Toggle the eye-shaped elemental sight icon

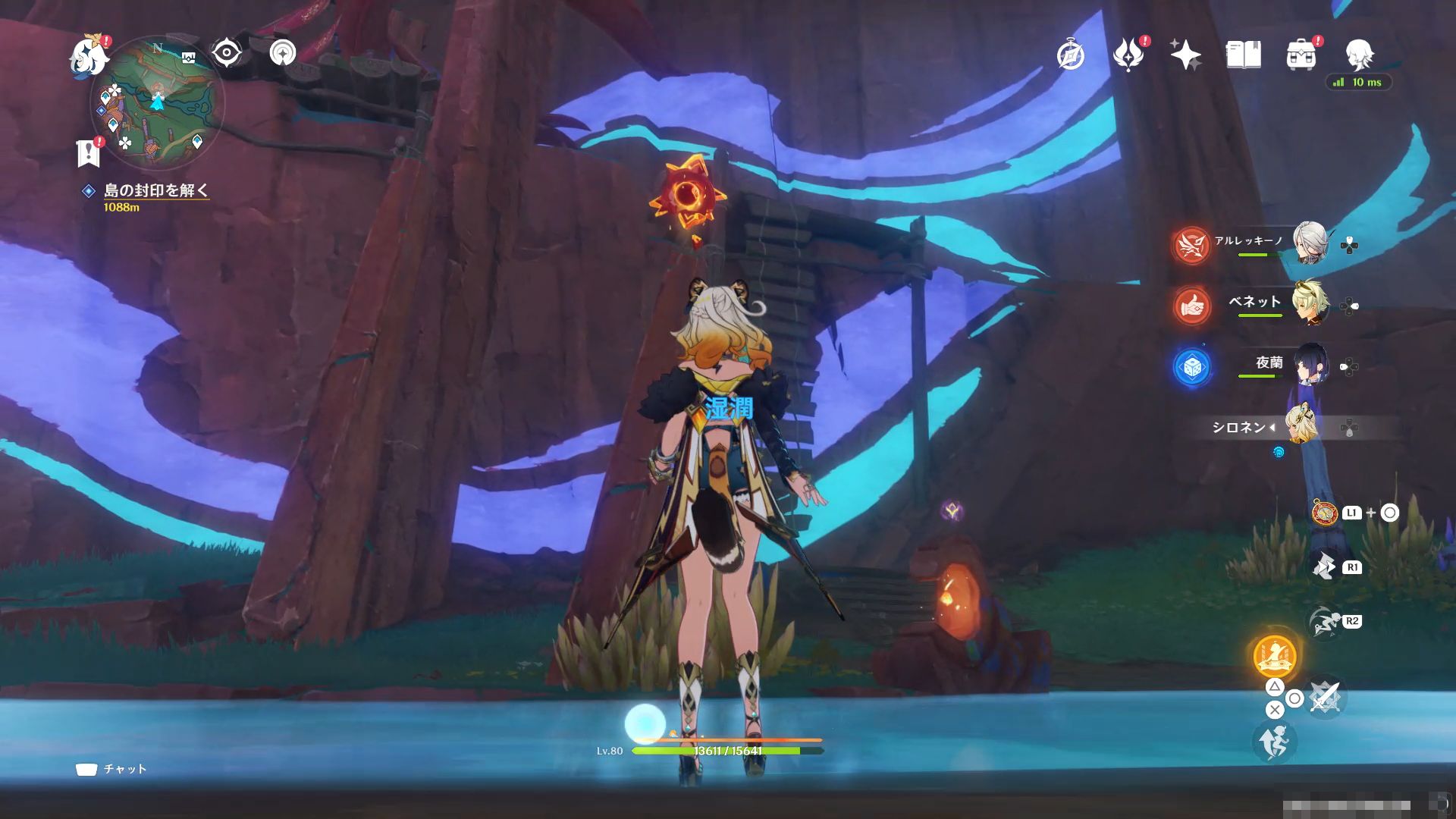tap(226, 53)
